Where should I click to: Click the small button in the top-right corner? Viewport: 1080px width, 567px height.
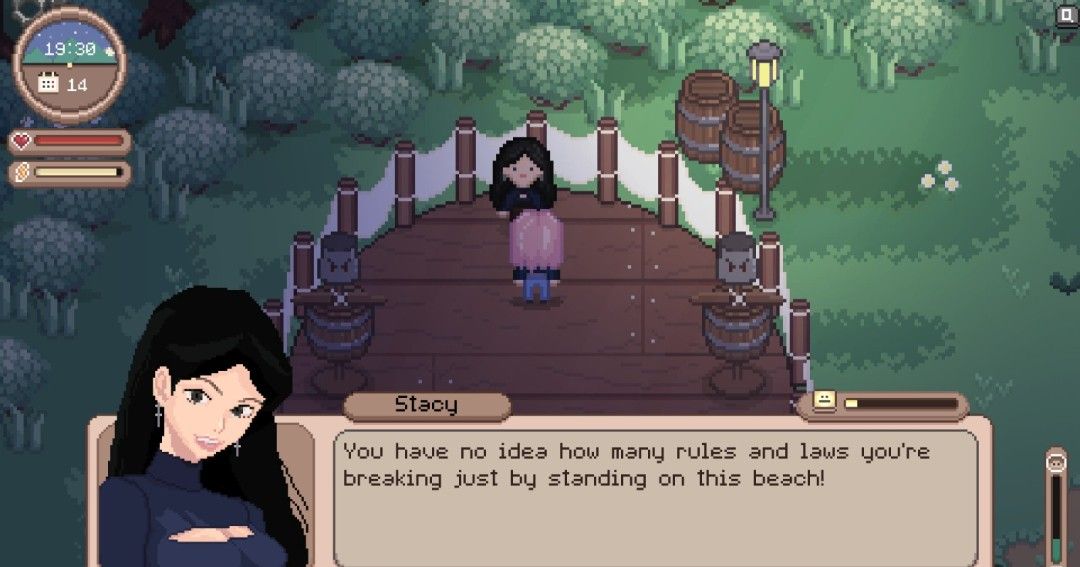1066,14
